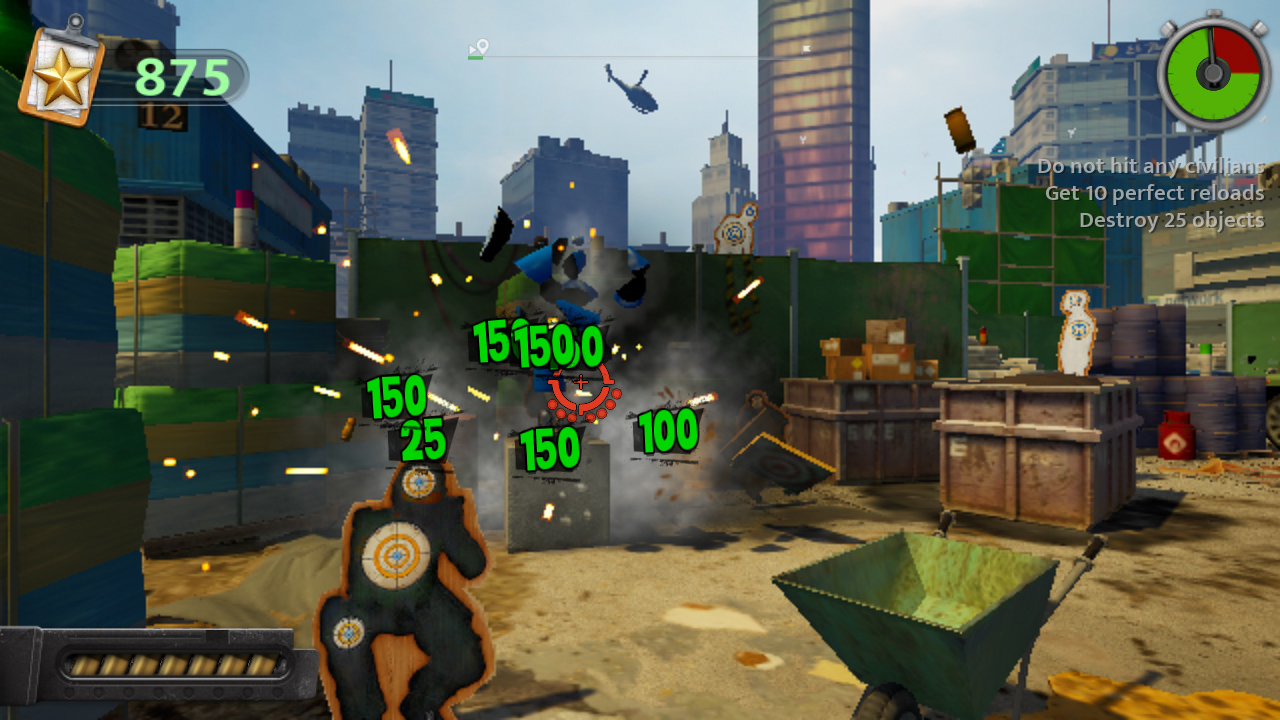
Task: Click the knee bullseye on the humanoid target
Action: 347,632
